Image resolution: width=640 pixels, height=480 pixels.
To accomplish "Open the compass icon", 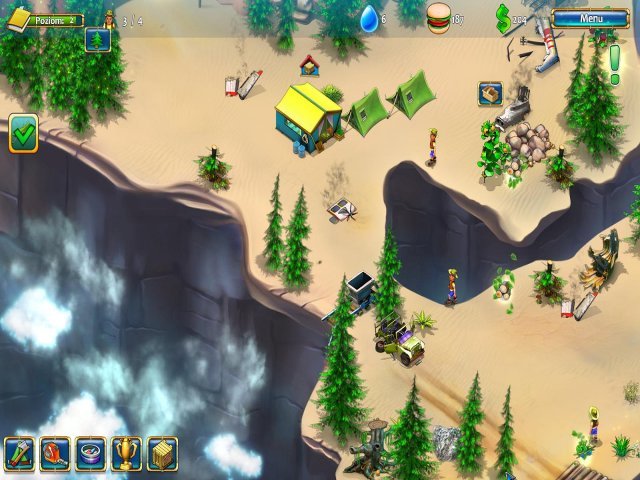I will 91,453.
